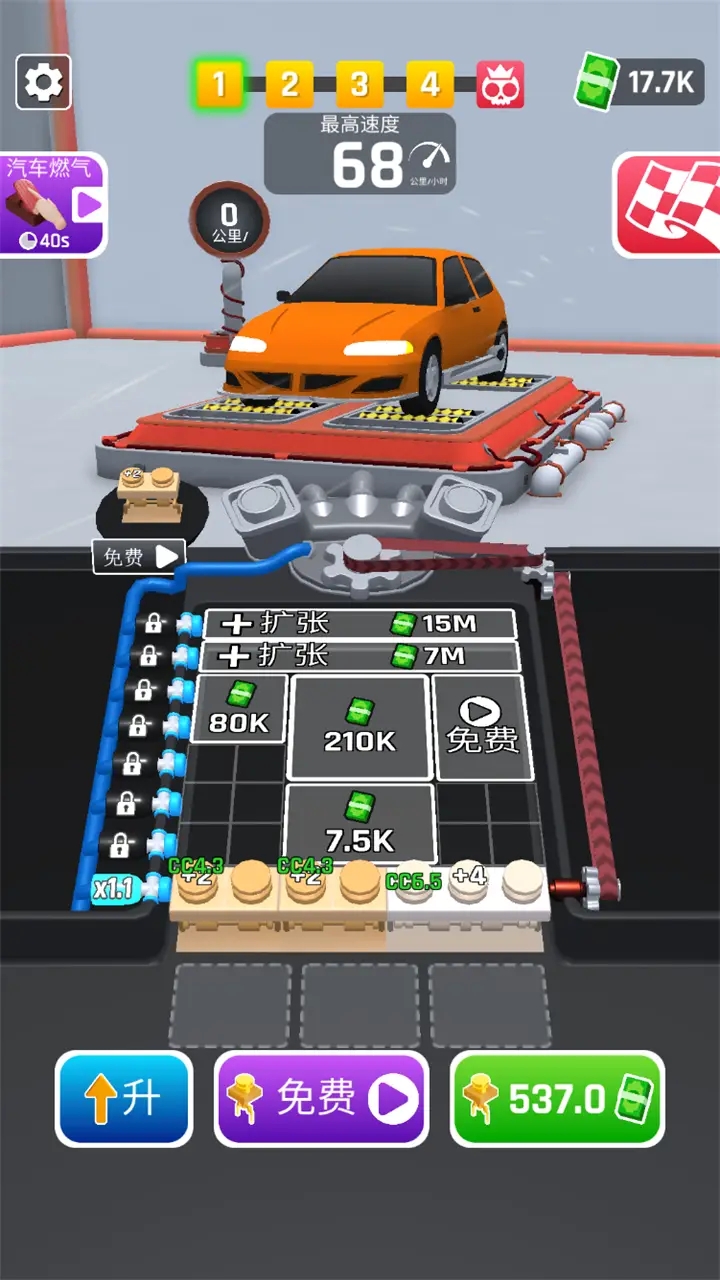Get a free piston via purple 免费 button
This screenshot has height=1280, width=720.
click(x=322, y=1098)
